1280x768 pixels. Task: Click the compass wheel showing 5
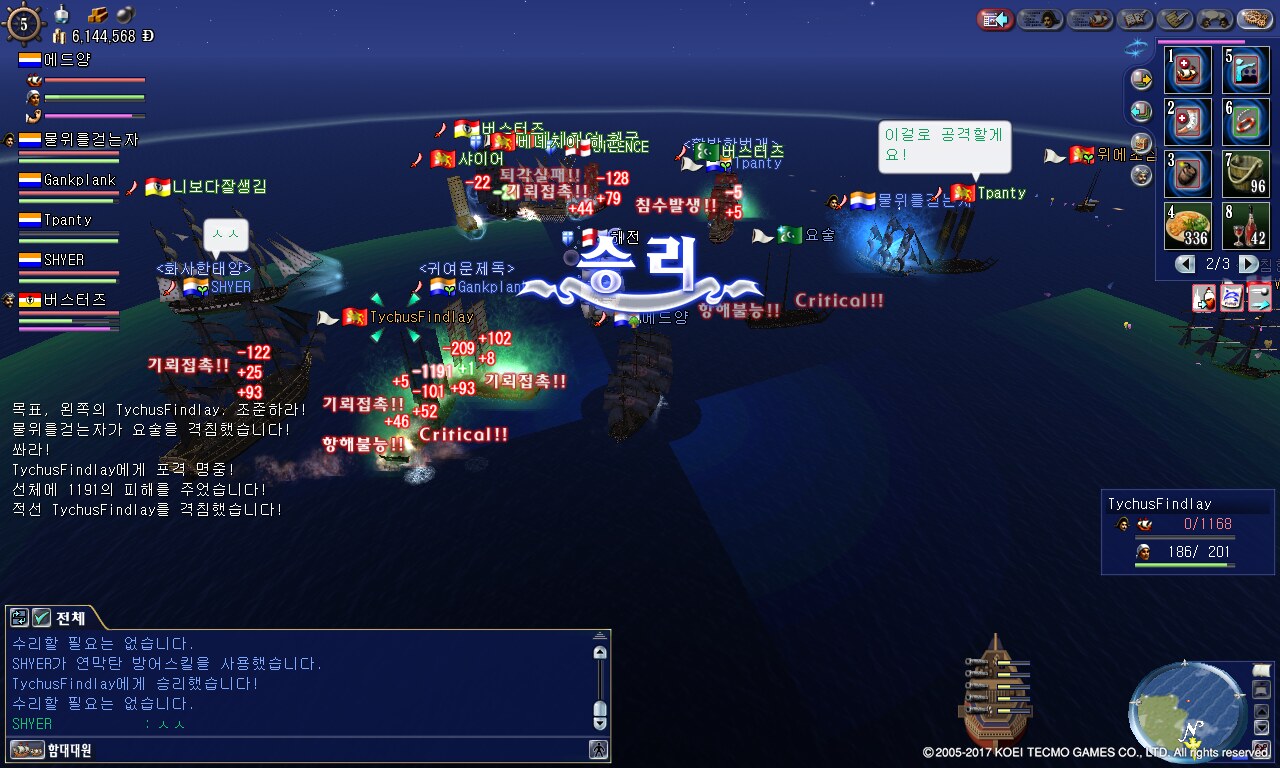click(x=24, y=24)
